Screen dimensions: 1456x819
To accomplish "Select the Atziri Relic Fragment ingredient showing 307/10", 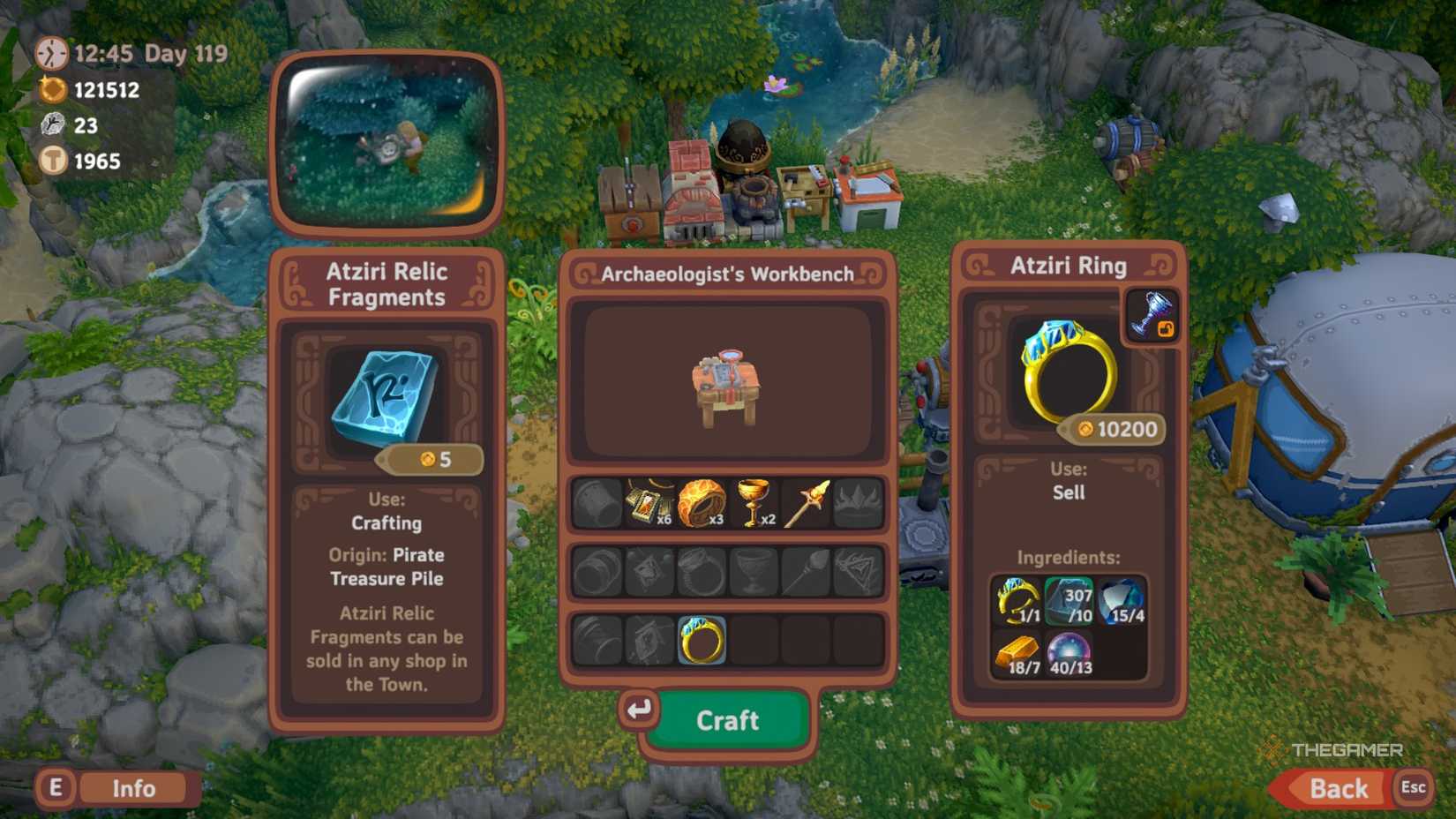I will 1068,602.
